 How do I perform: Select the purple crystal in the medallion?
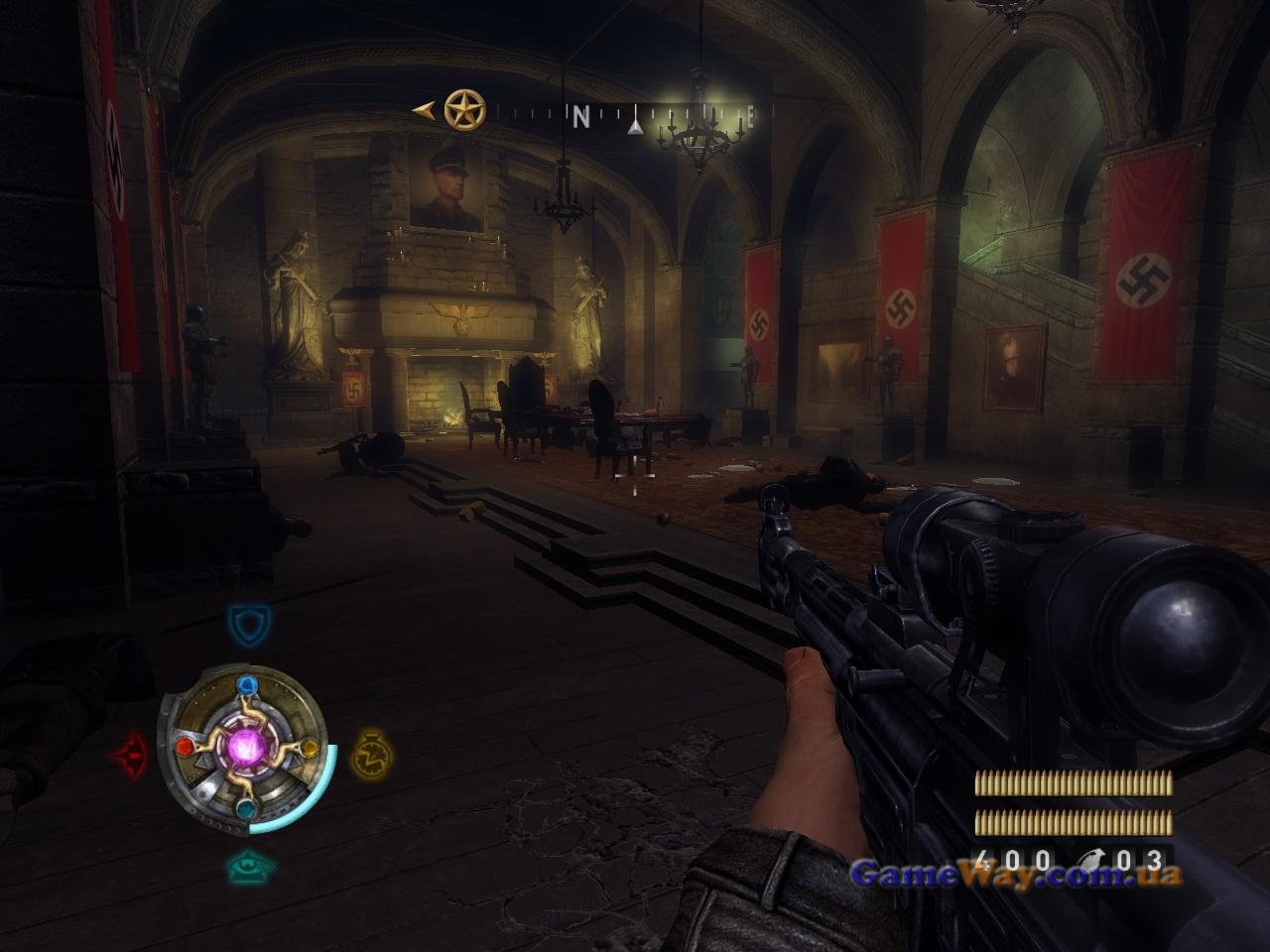[247, 747]
